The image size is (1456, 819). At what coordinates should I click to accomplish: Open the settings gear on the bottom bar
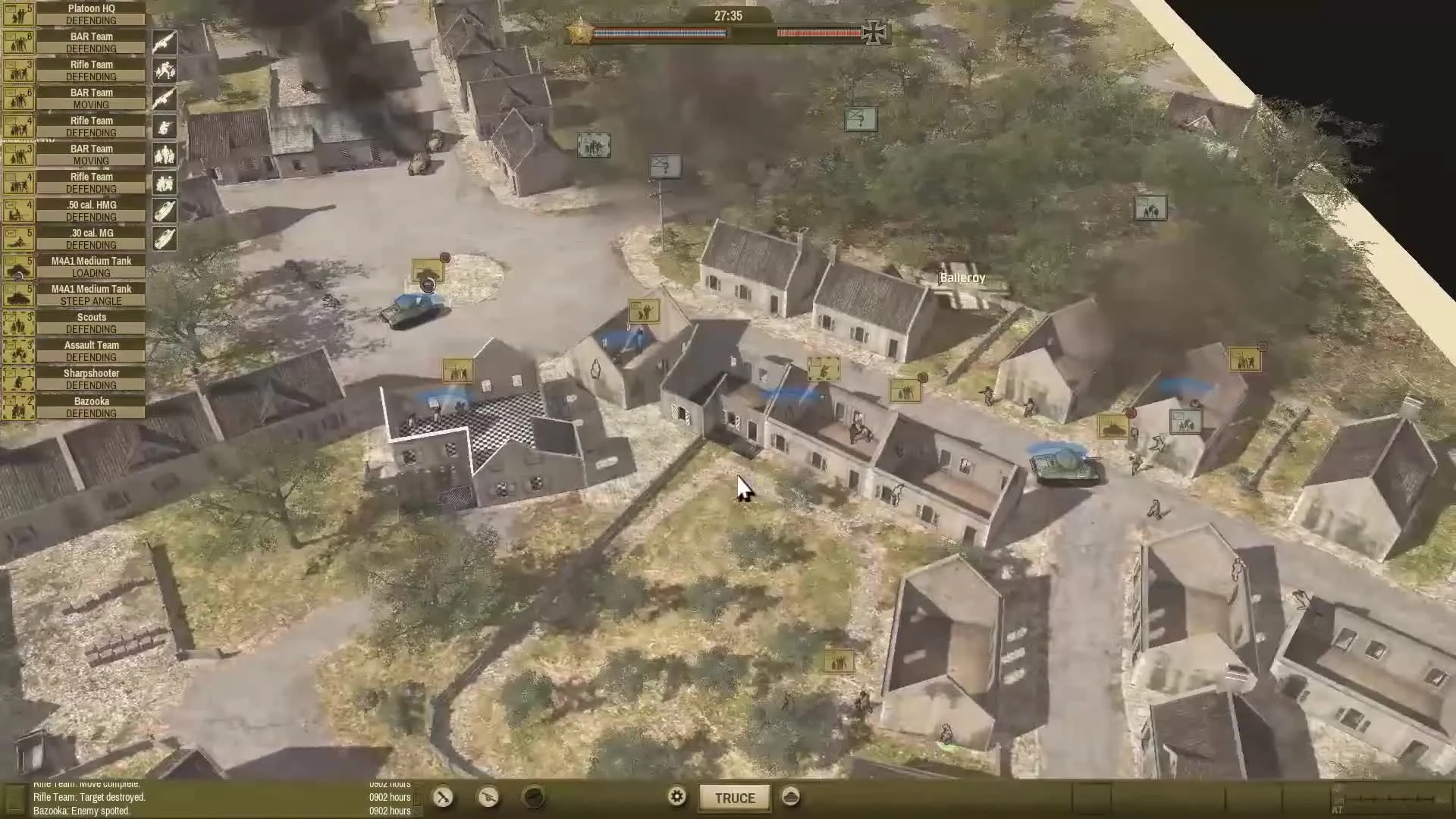[676, 797]
